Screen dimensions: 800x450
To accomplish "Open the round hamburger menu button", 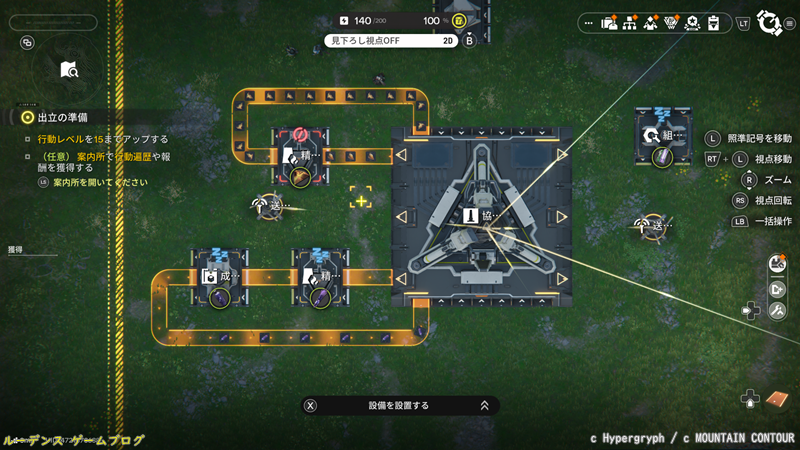I will [790, 24].
